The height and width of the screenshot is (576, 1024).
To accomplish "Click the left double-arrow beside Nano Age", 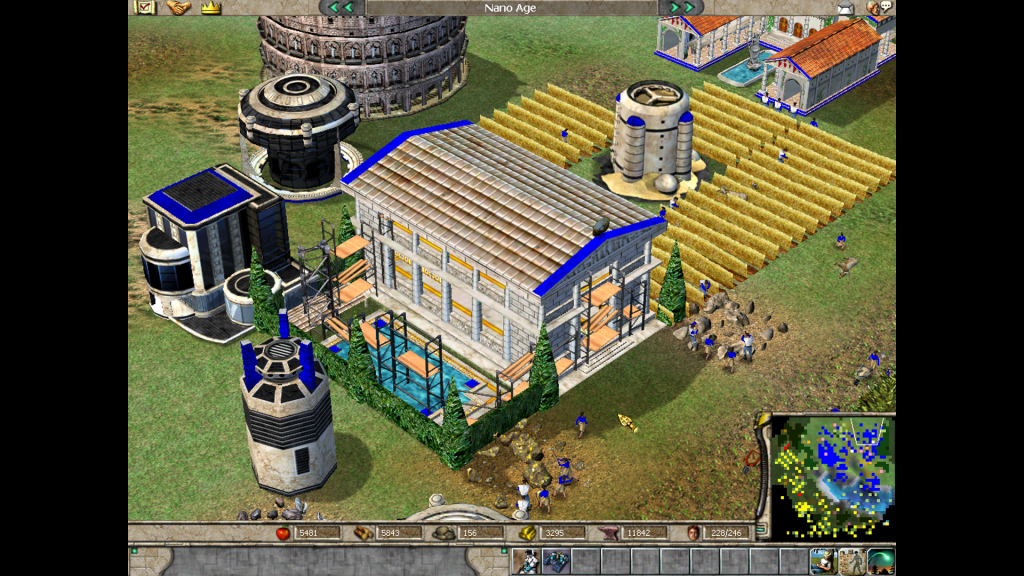I will click(x=341, y=7).
